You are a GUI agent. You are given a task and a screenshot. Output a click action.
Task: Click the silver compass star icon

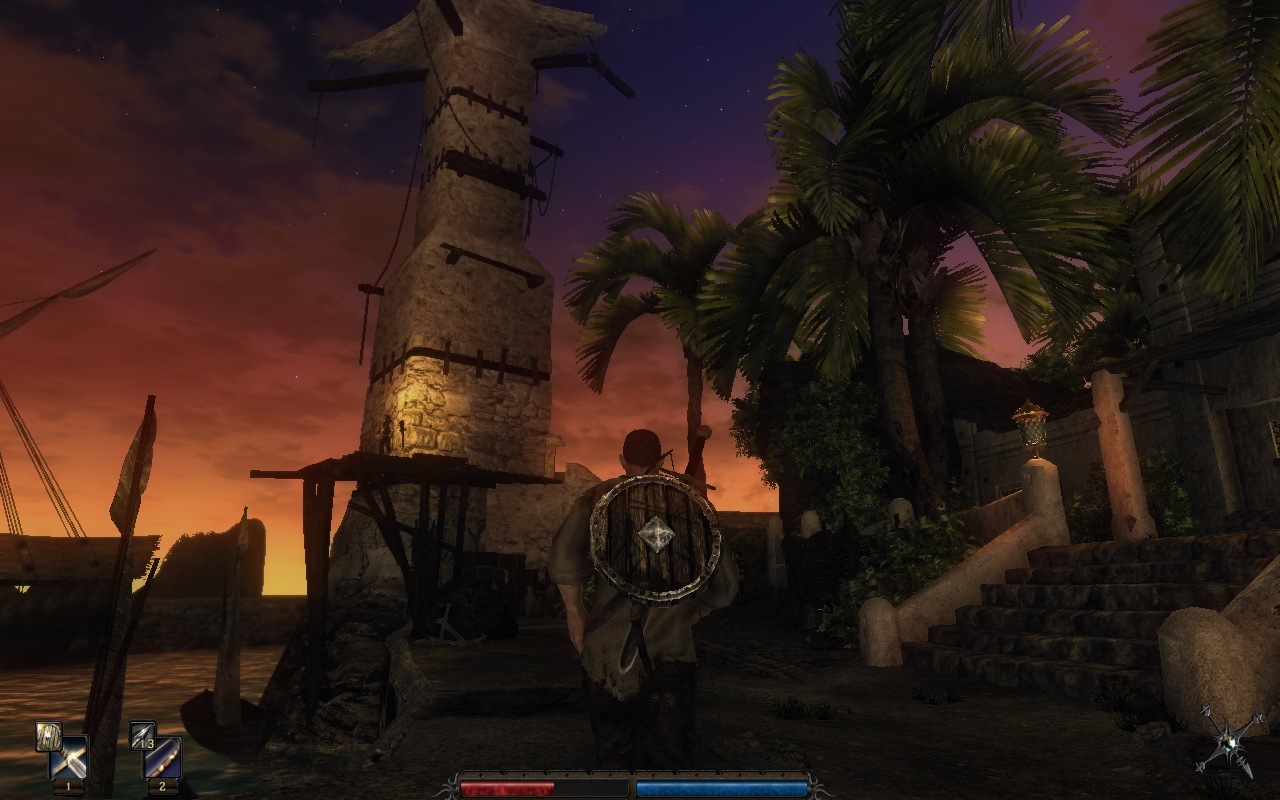[x=1229, y=739]
